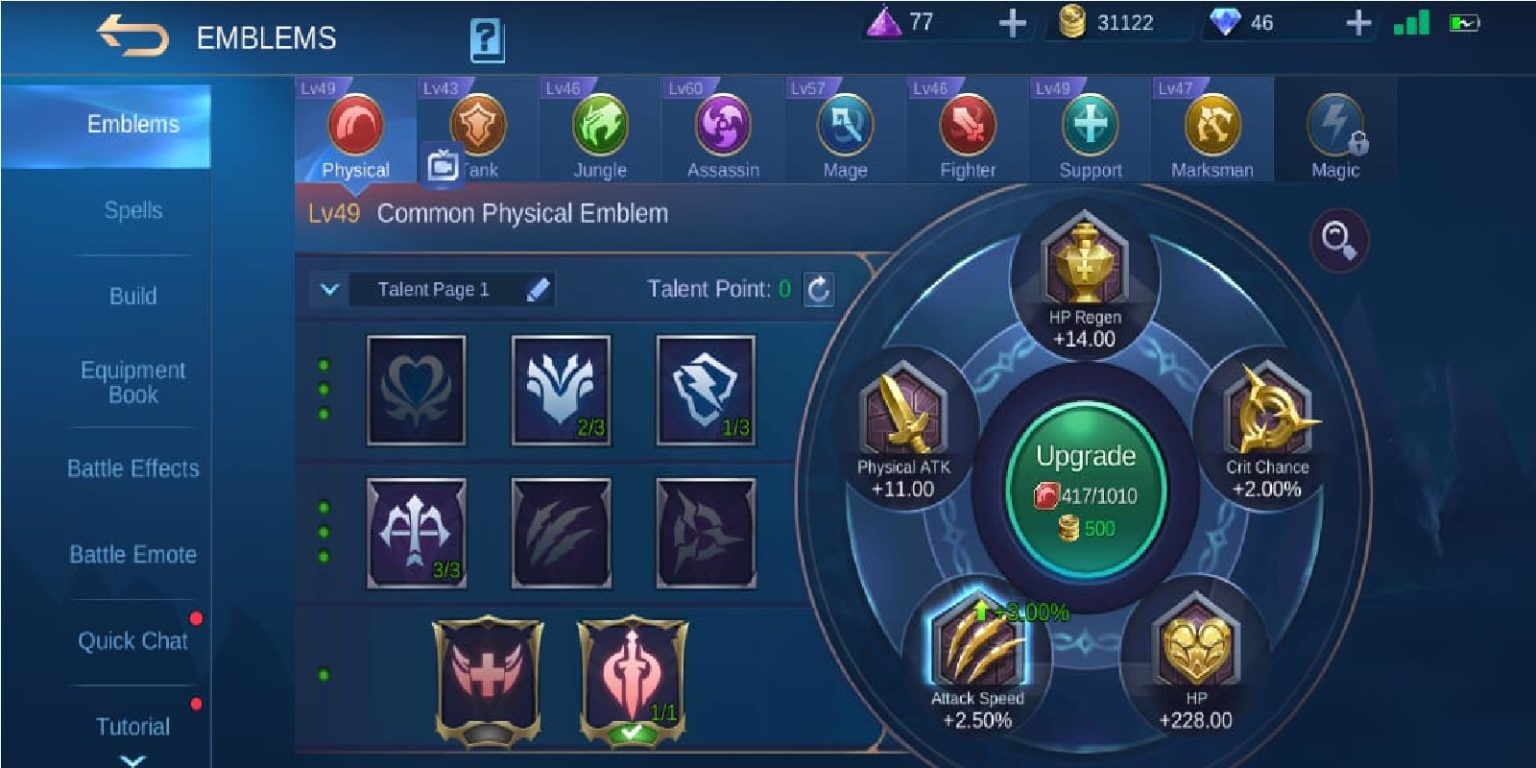The image size is (1536, 768).
Task: Open the Quick Chat section
Action: pos(133,641)
